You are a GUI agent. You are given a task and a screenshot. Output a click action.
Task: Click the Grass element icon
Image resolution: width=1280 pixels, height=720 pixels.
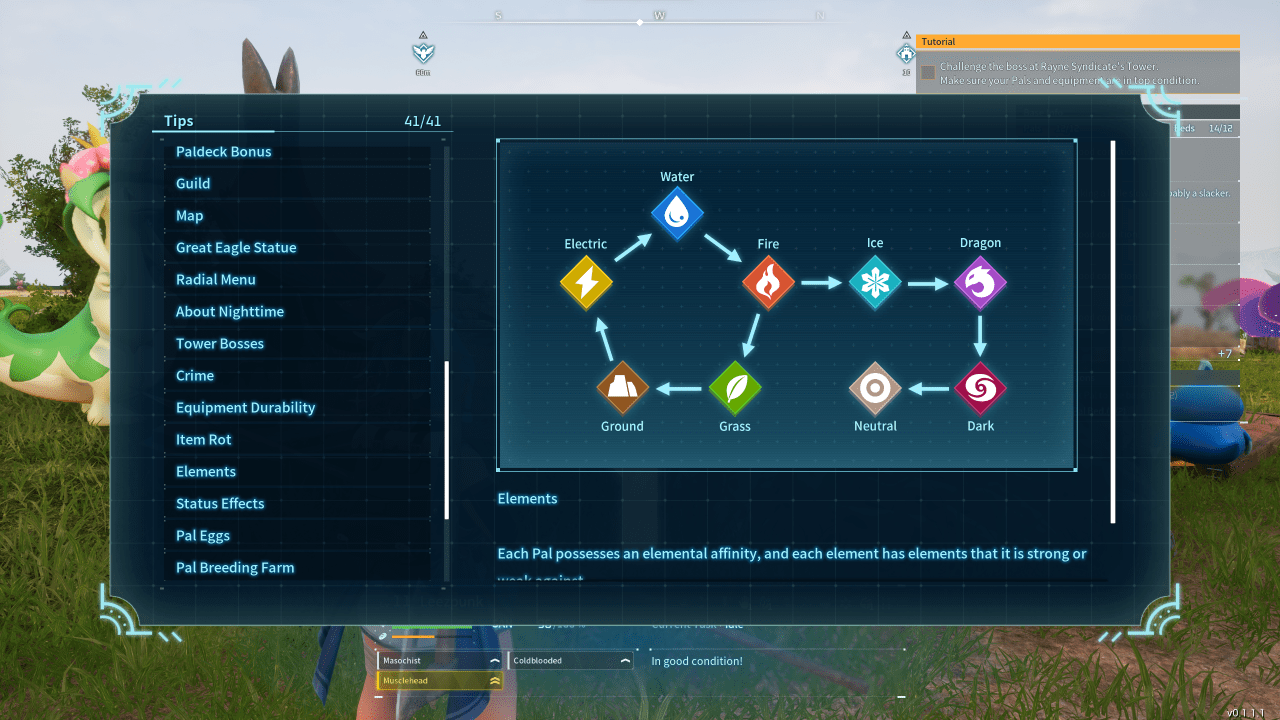click(x=735, y=388)
